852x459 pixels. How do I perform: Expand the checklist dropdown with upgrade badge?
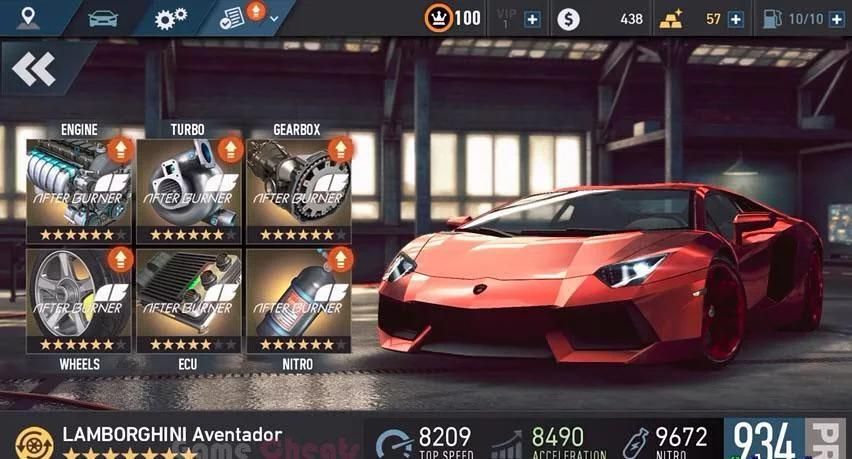tap(246, 17)
